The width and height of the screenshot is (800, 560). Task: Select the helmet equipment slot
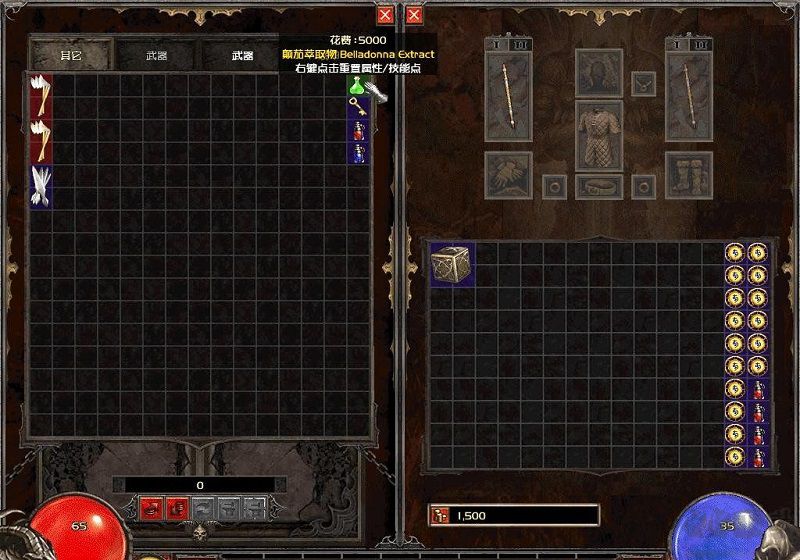point(599,72)
